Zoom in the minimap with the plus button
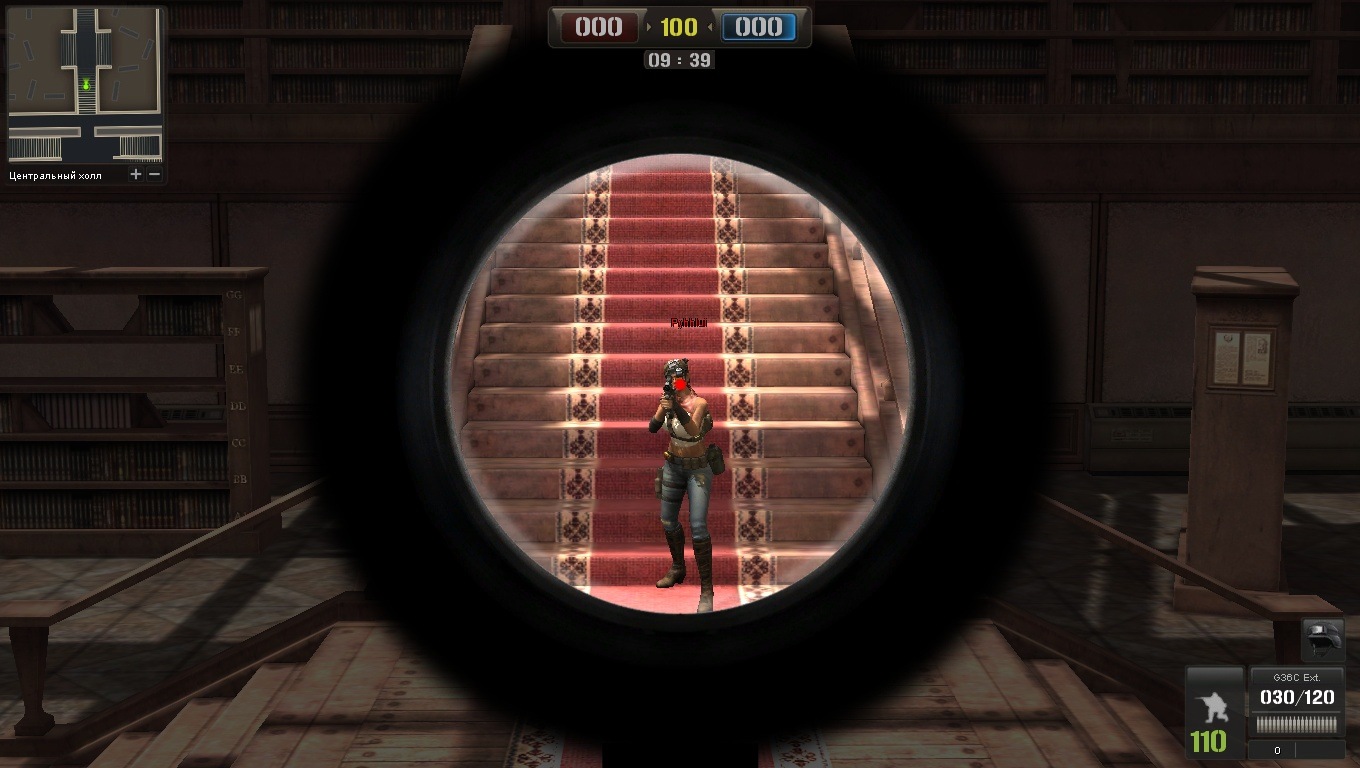The height and width of the screenshot is (768, 1360). [136, 175]
